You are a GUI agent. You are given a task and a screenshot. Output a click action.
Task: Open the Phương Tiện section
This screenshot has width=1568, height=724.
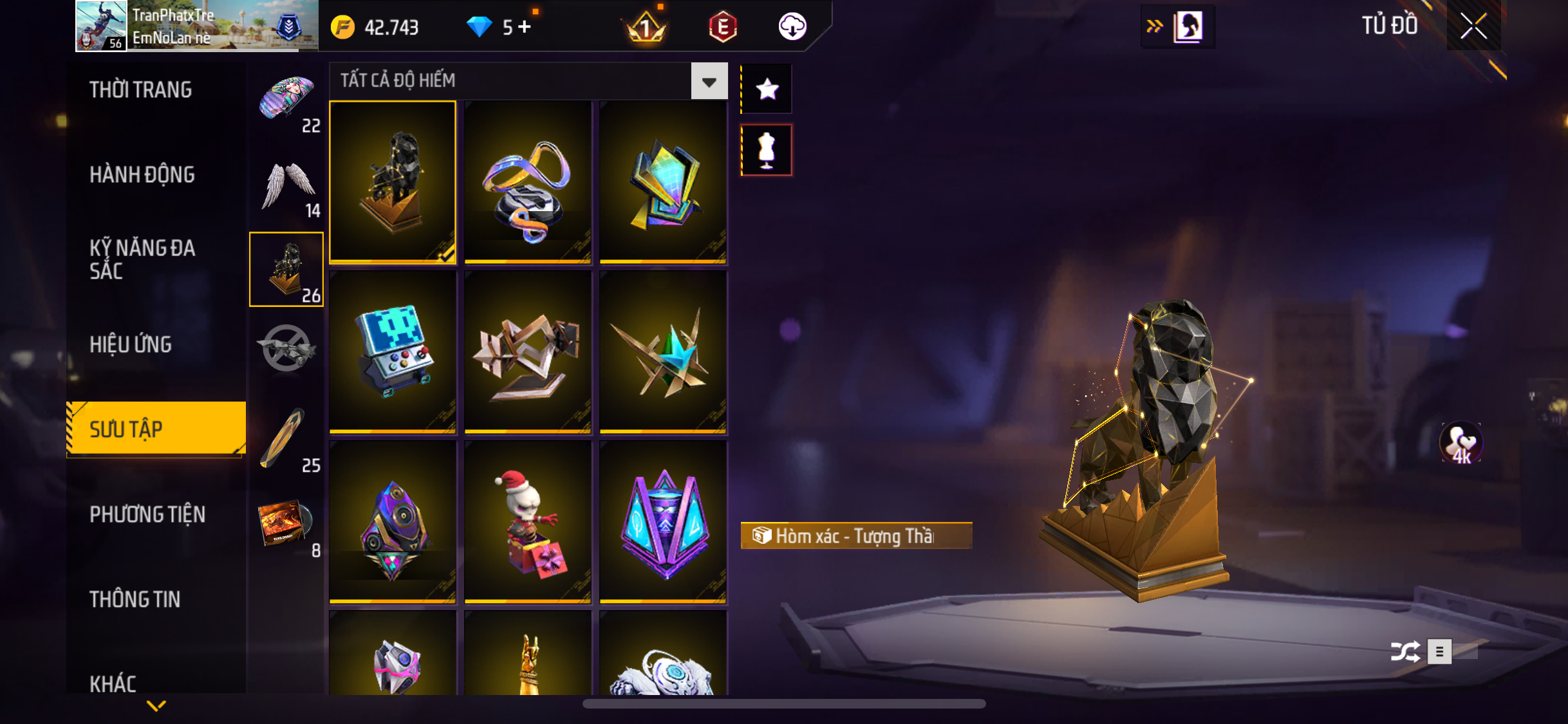click(147, 515)
